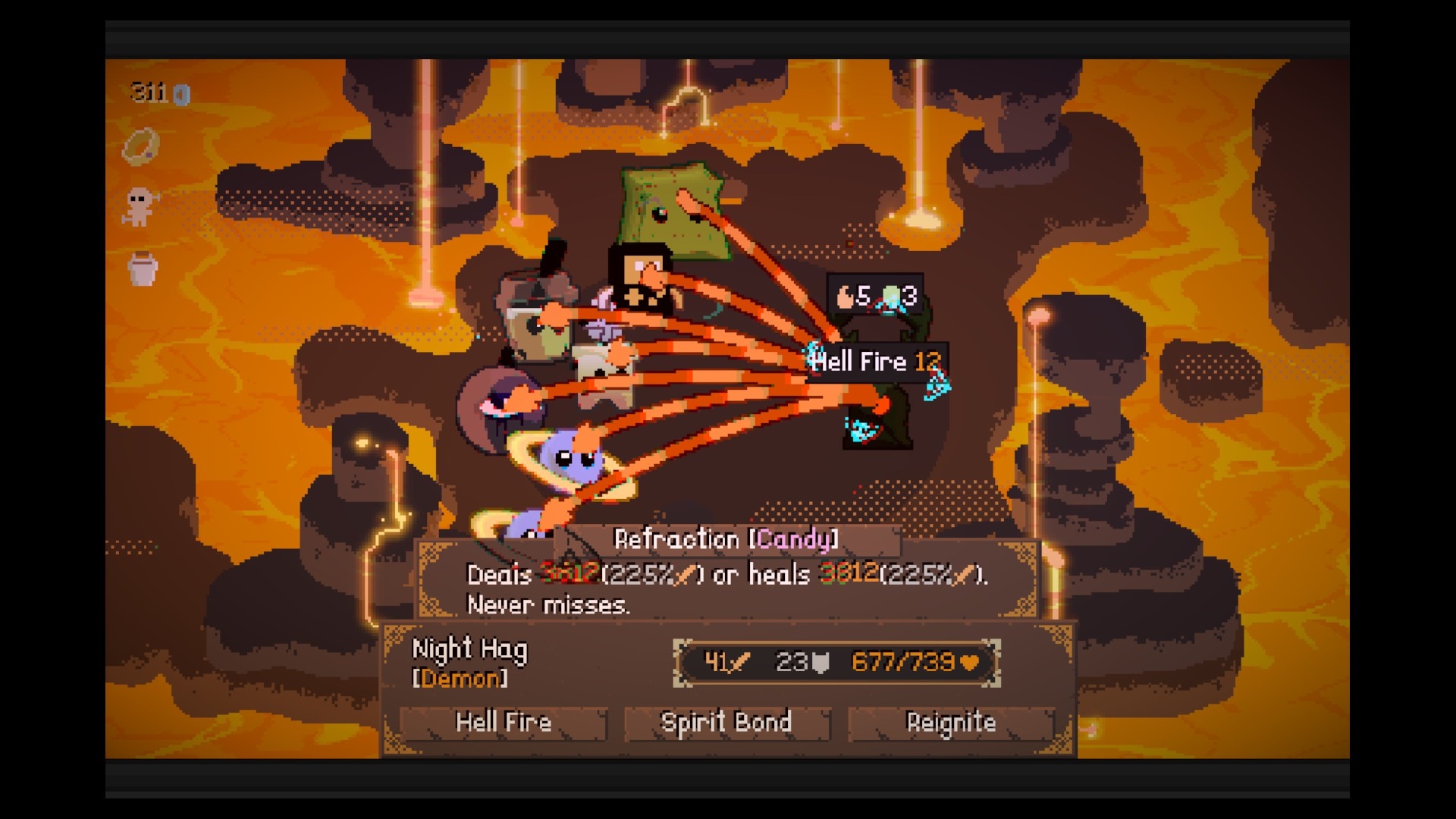Activate the Reignite ability button
The width and height of the screenshot is (1456, 819).
[x=950, y=723]
